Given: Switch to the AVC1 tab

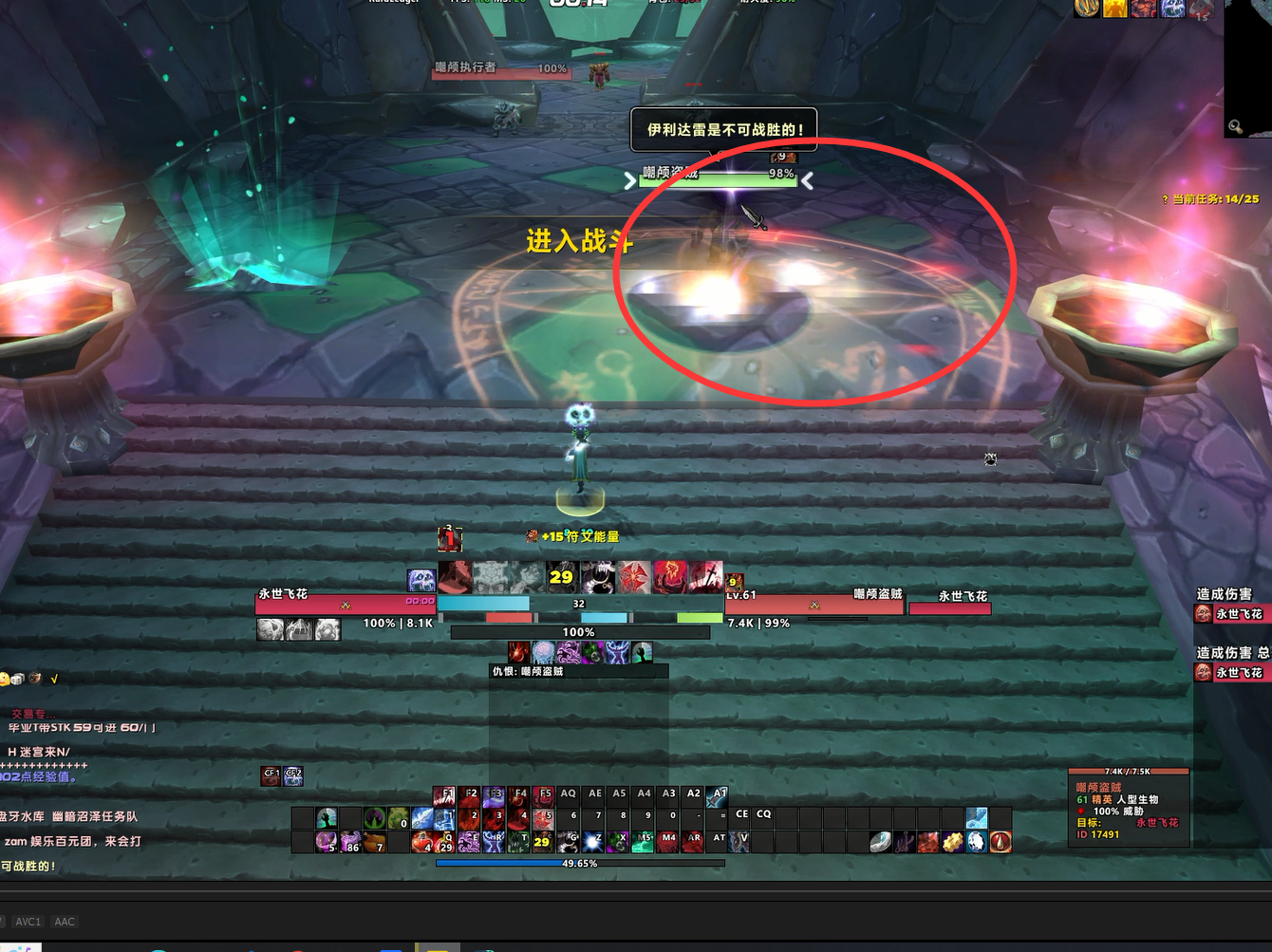Looking at the screenshot, I should point(28,922).
